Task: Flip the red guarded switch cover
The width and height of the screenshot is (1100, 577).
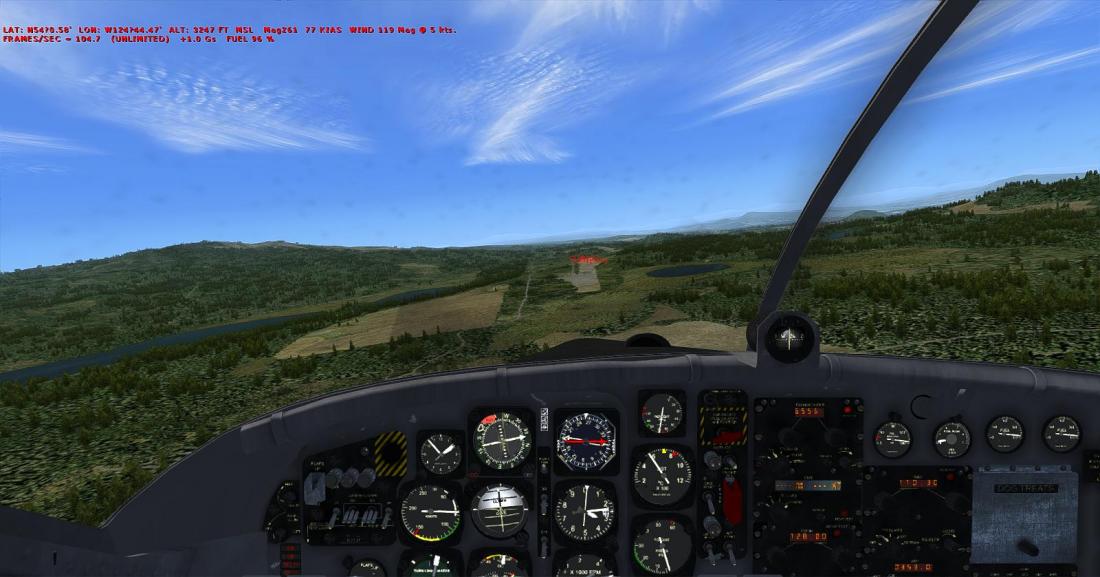Action: coord(733,501)
